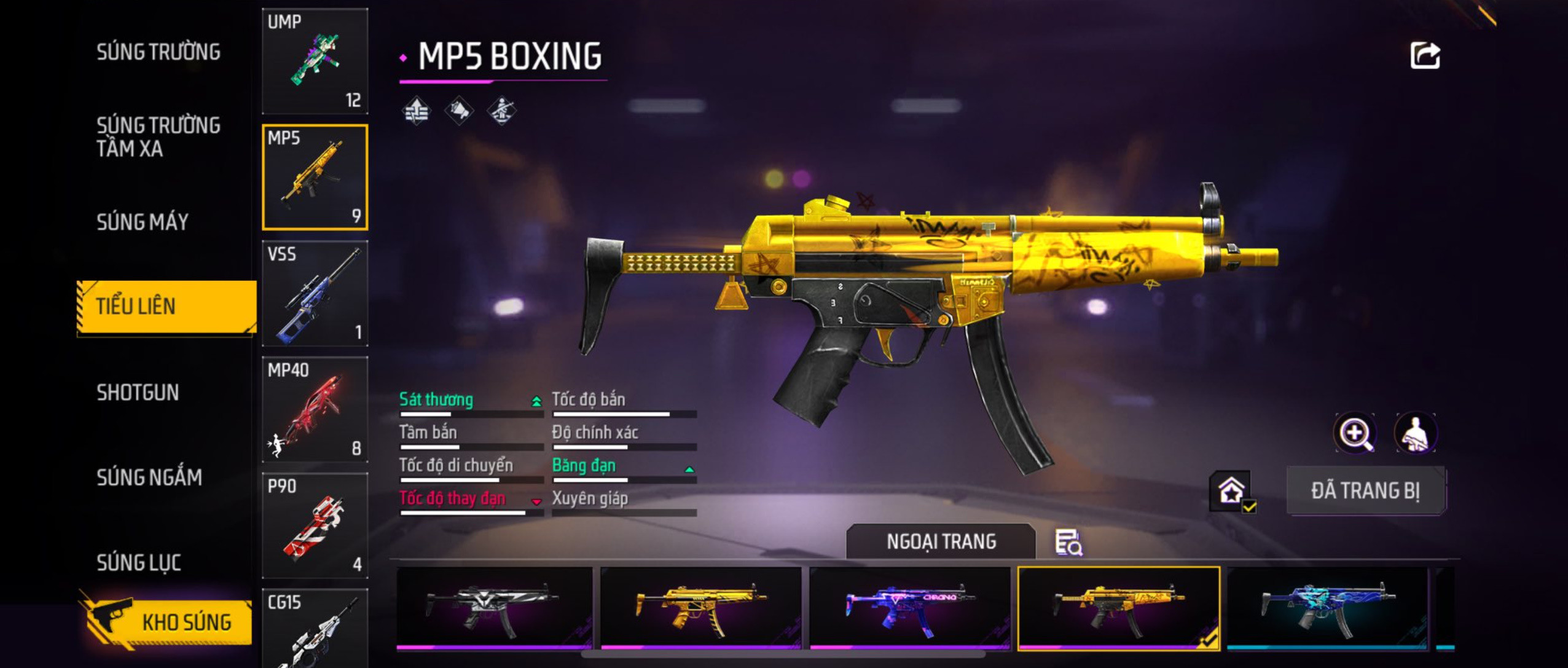Select the UMP weapon tile
1568x668 pixels.
pyautogui.click(x=315, y=61)
